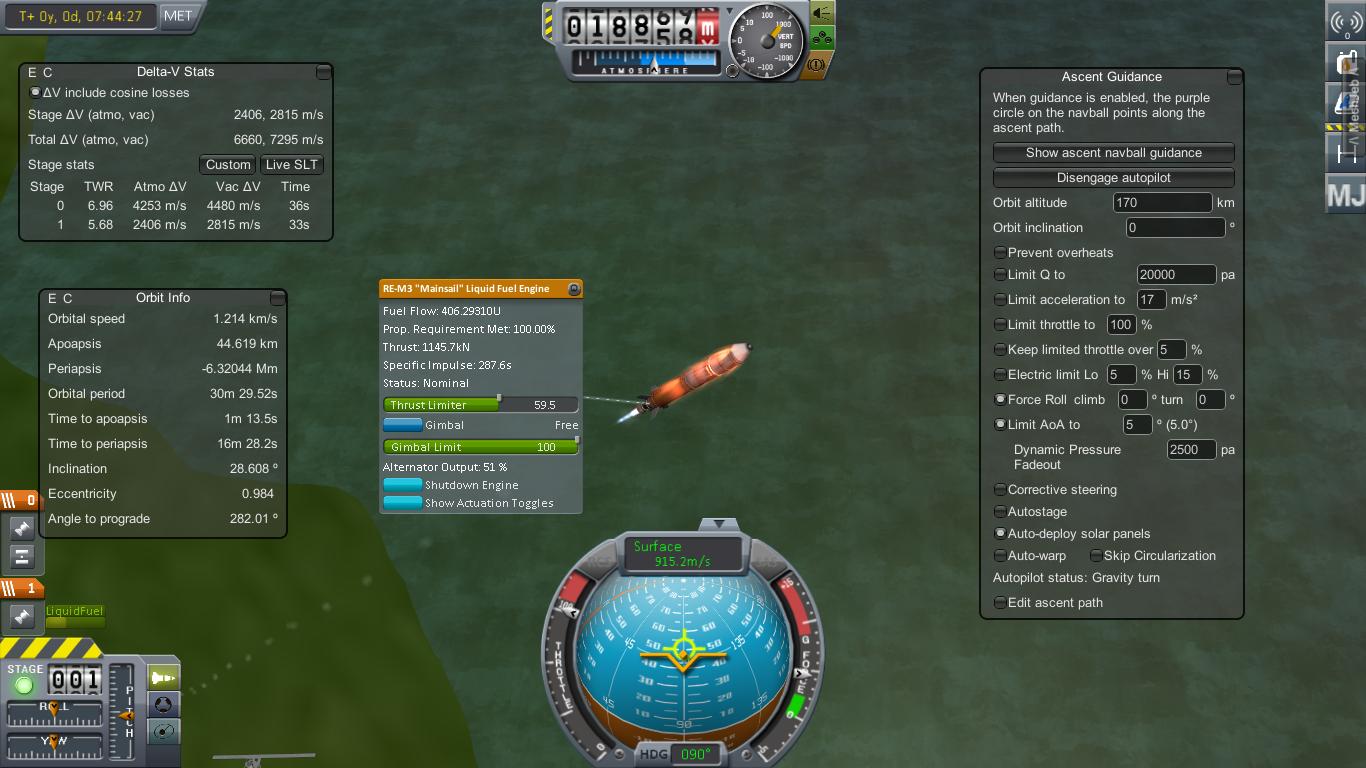Image resolution: width=1366 pixels, height=768 pixels.
Task: Disengage the ascent autopilot
Action: (1113, 178)
